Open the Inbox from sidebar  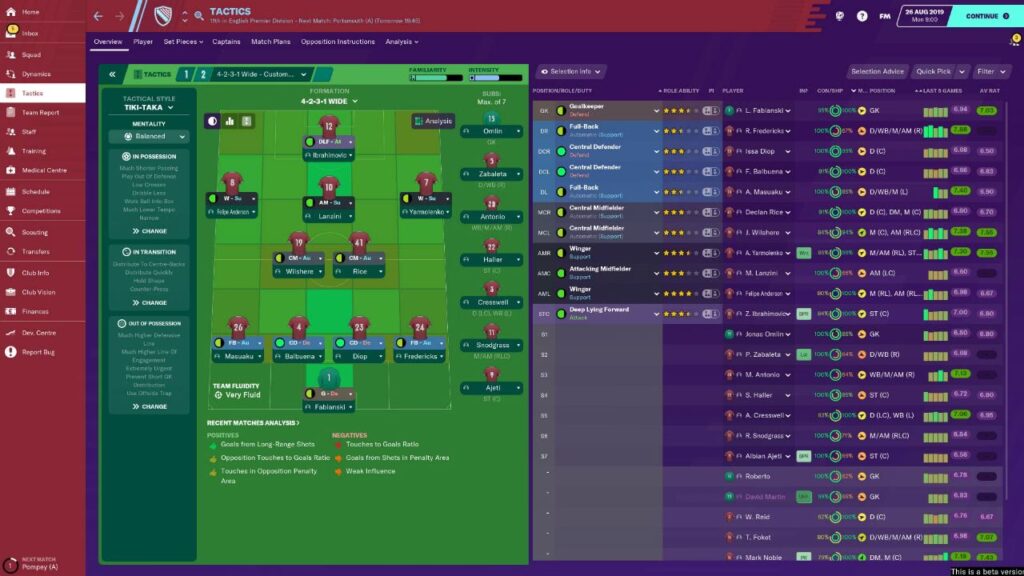30,34
